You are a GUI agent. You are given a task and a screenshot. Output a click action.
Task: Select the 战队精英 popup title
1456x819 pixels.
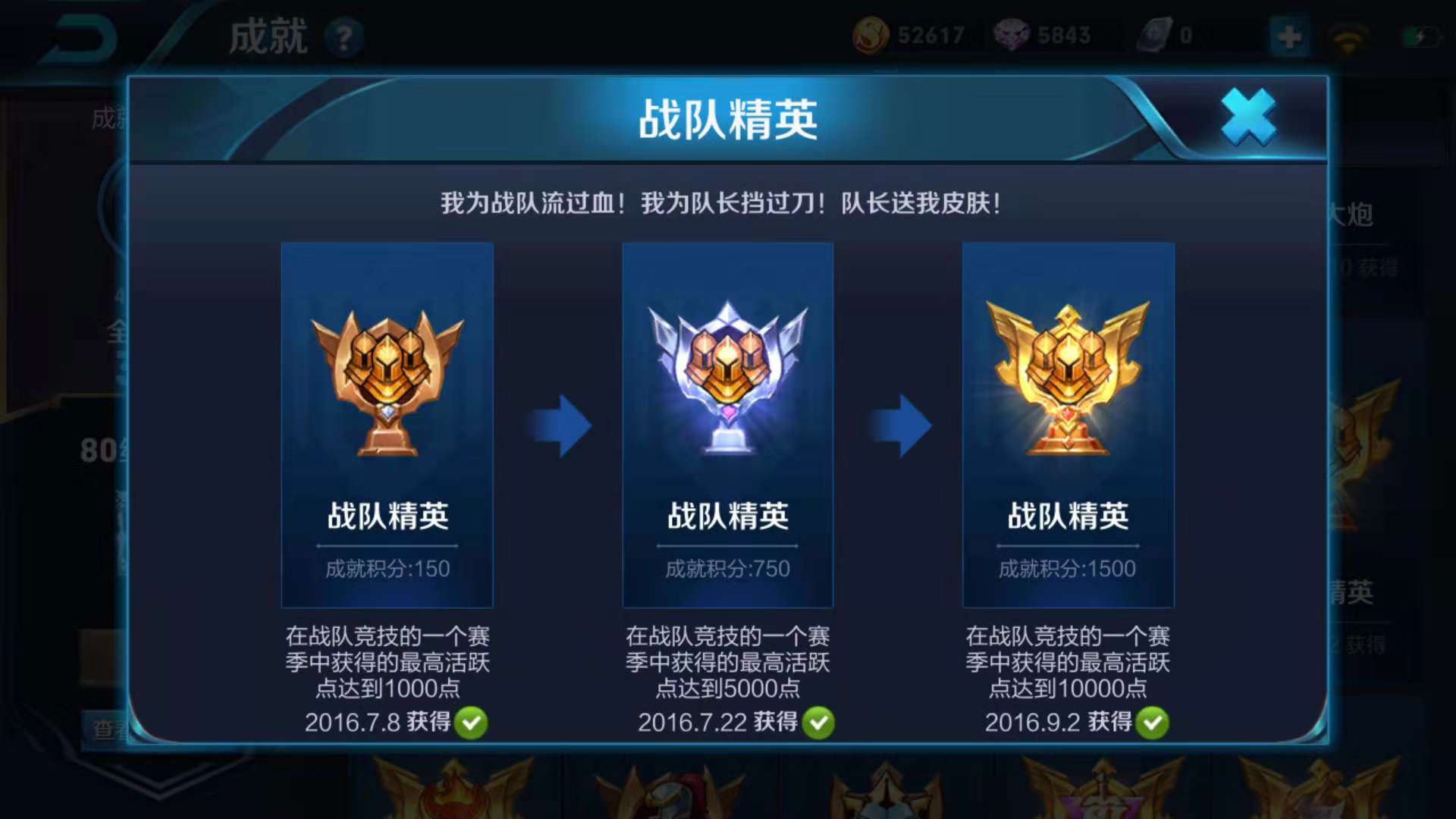[x=728, y=118]
